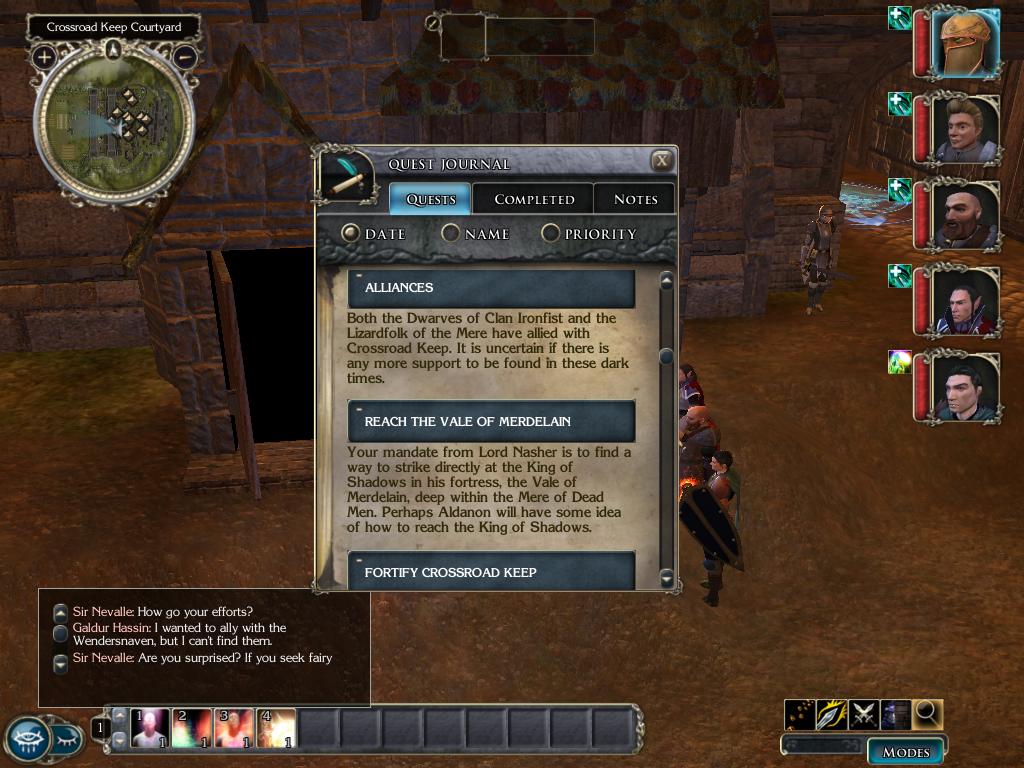Sort quests by Date

351,233
